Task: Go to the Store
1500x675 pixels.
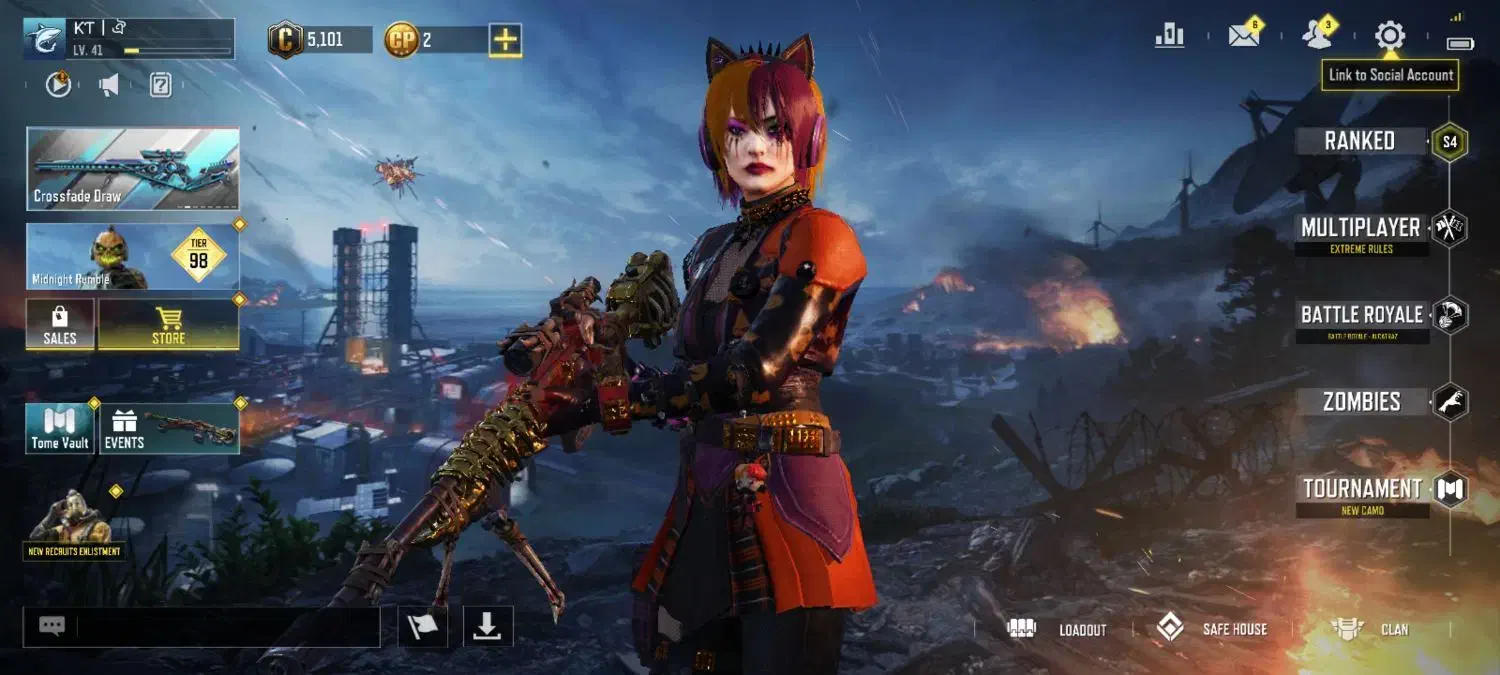Action: 168,324
